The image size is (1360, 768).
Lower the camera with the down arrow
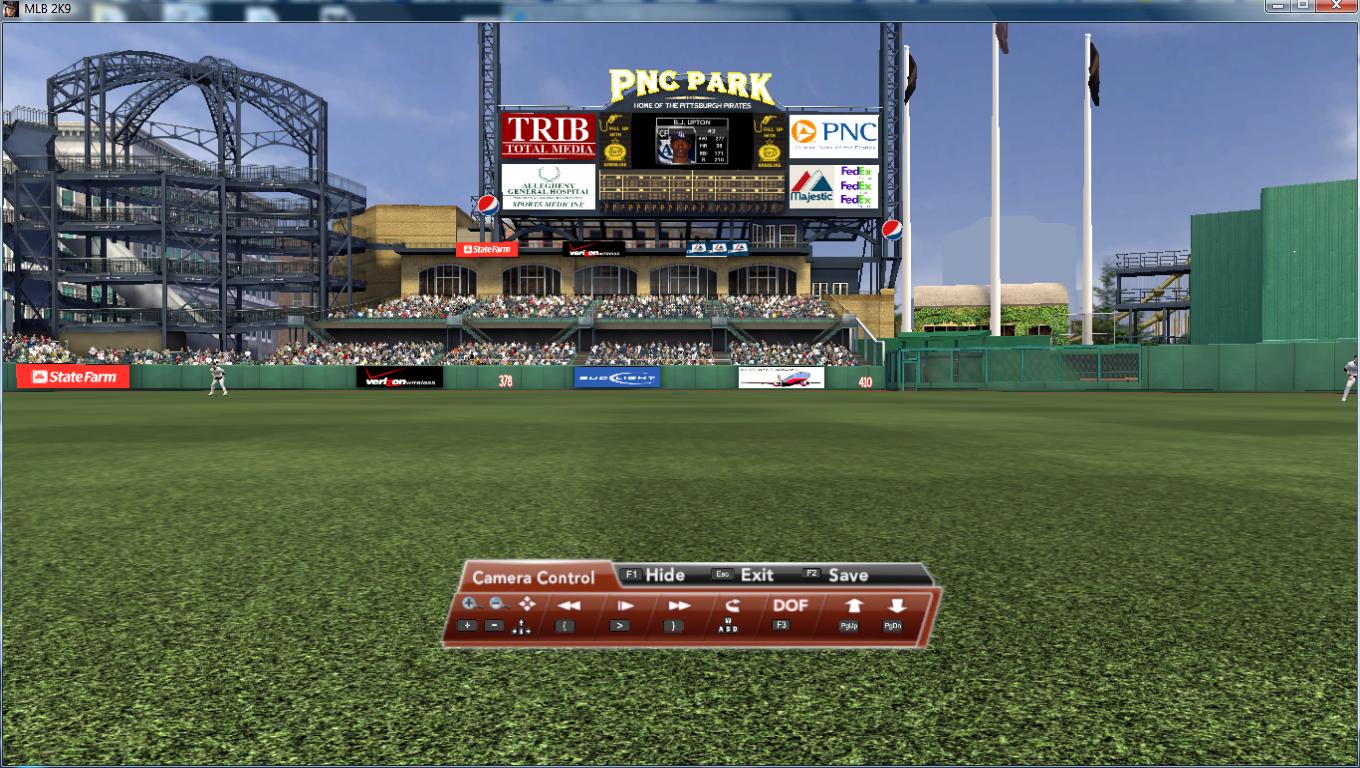pyautogui.click(x=896, y=605)
